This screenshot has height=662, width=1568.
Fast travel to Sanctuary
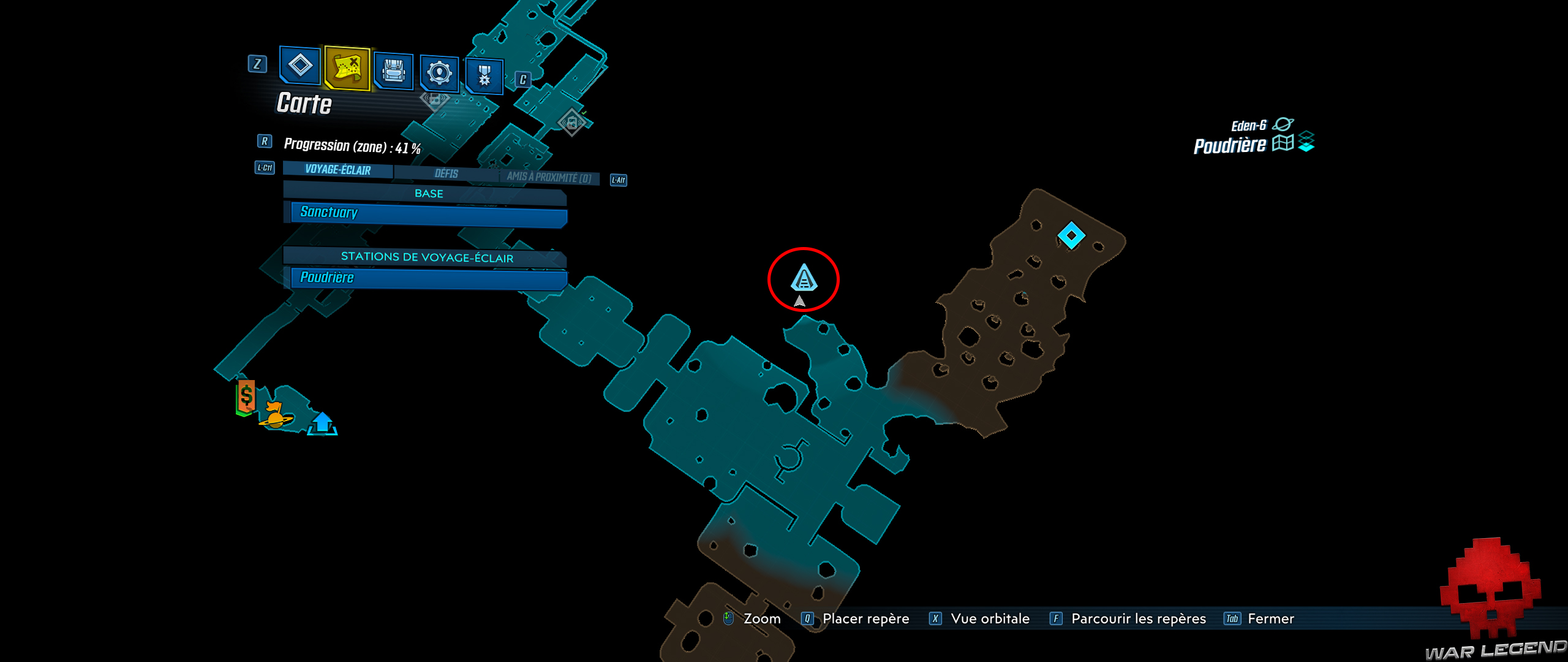pos(424,213)
